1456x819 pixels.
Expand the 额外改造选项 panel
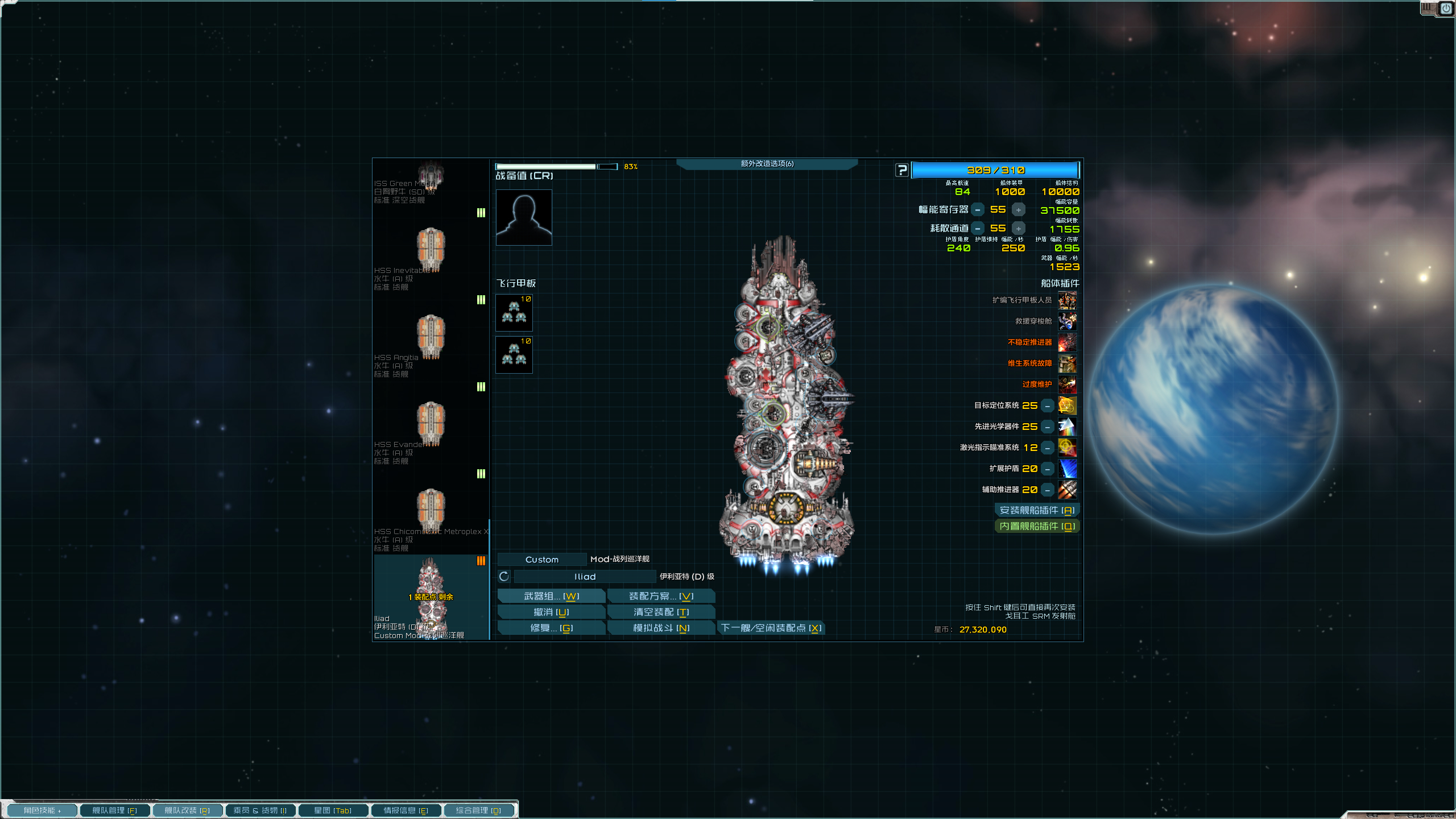point(767,164)
